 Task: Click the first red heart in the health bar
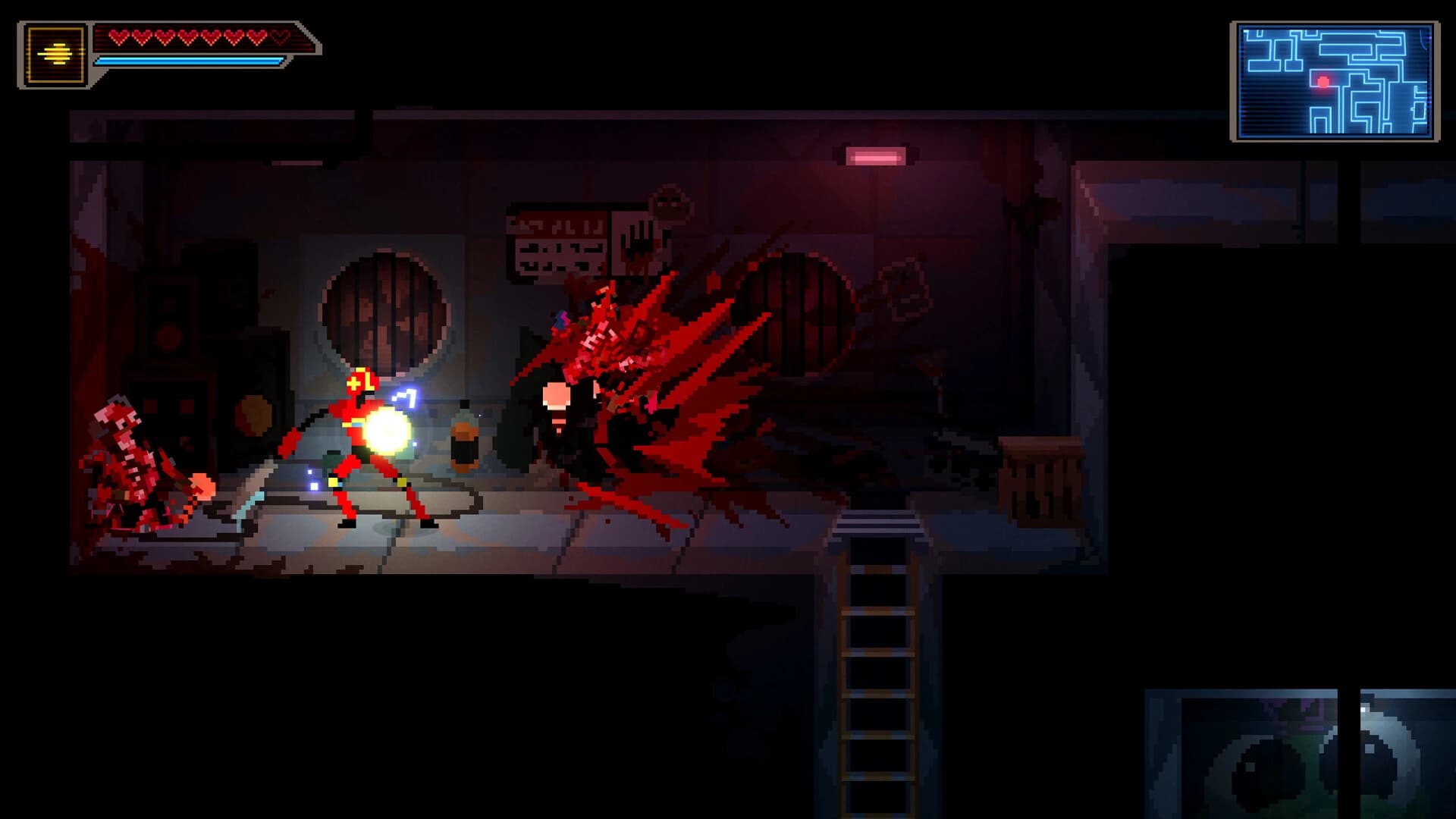pyautogui.click(x=118, y=38)
